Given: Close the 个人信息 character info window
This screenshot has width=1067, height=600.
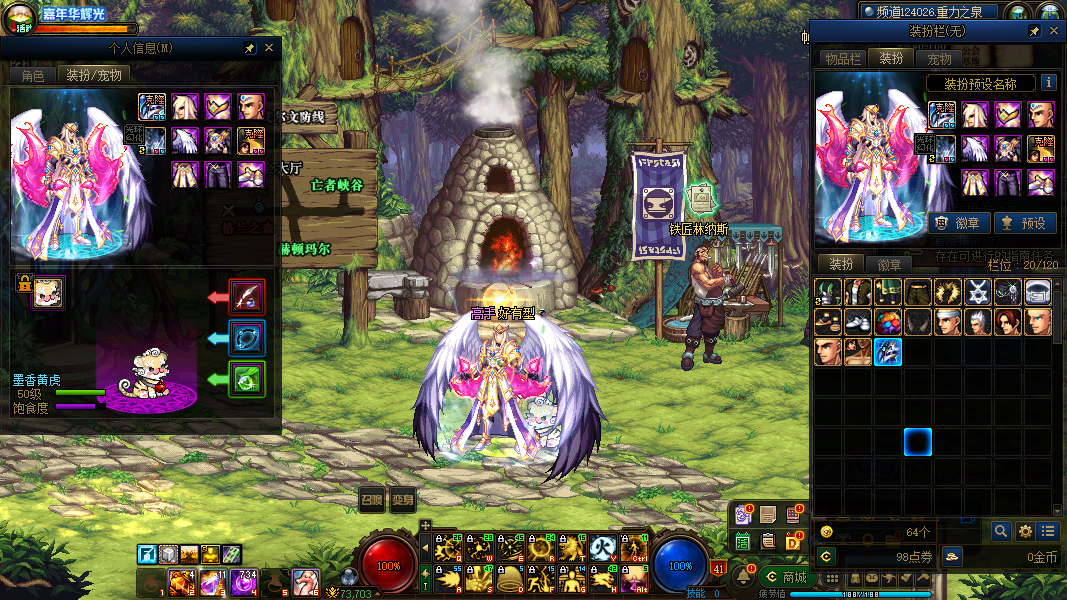Looking at the screenshot, I should [x=269, y=48].
